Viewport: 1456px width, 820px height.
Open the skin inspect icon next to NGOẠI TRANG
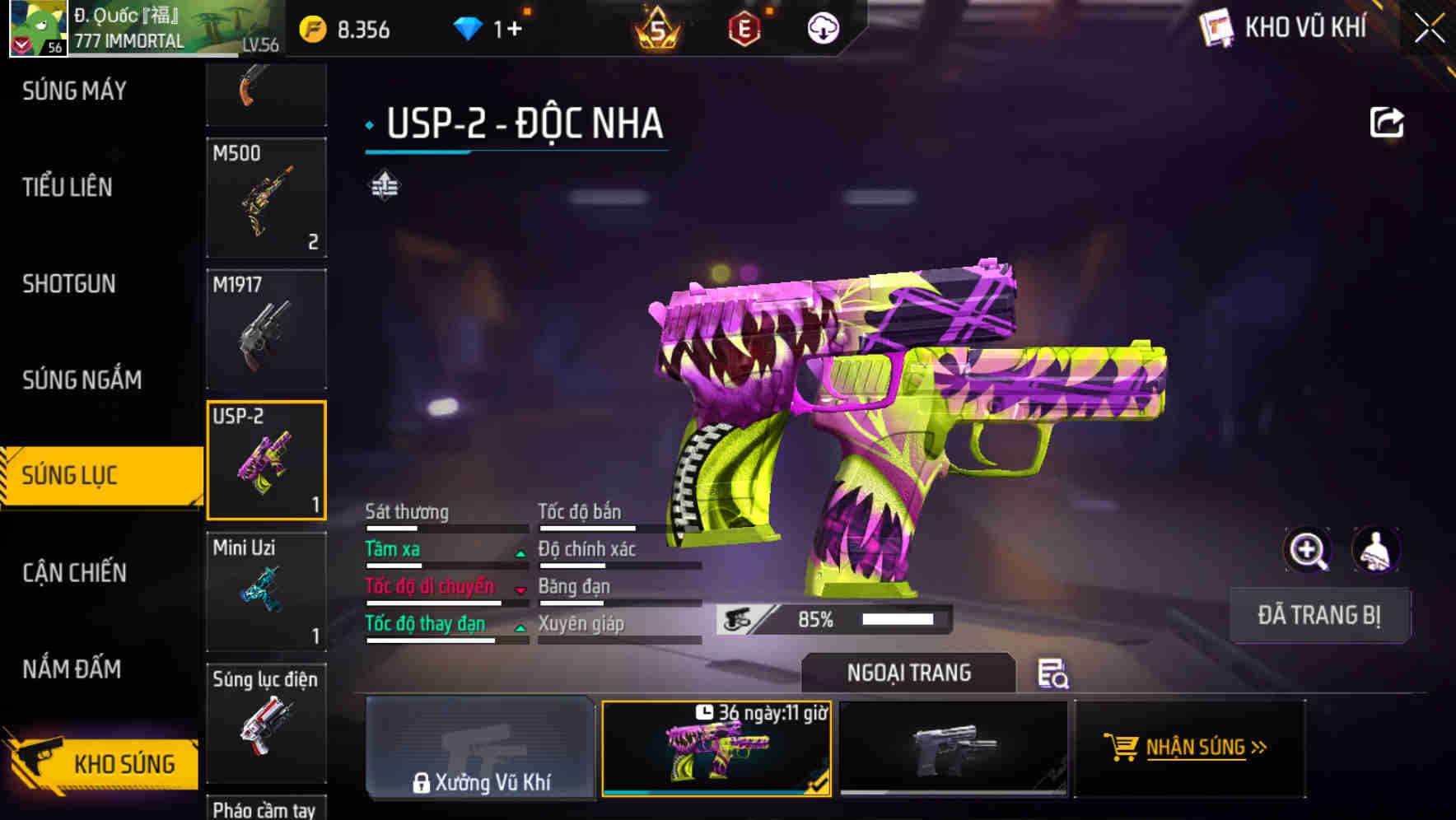[1054, 675]
